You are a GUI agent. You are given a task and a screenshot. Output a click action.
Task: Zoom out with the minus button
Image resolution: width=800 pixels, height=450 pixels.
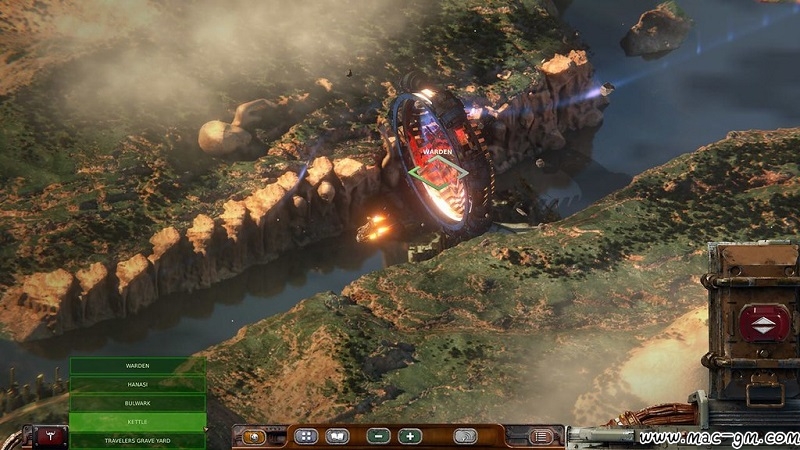(379, 436)
